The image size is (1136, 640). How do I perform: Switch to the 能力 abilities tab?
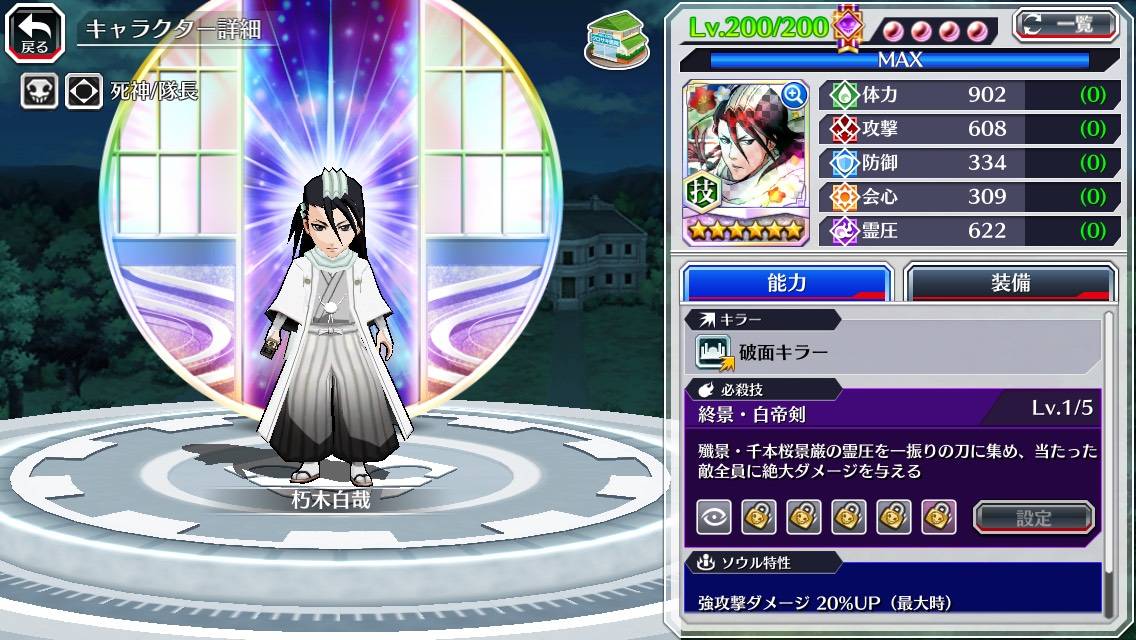787,282
